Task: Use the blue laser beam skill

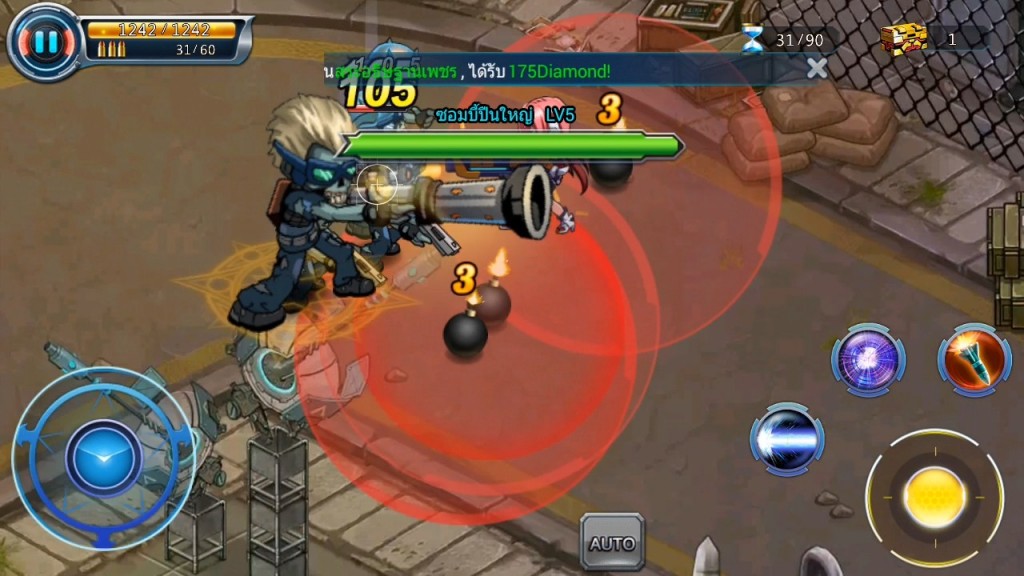Action: [787, 439]
